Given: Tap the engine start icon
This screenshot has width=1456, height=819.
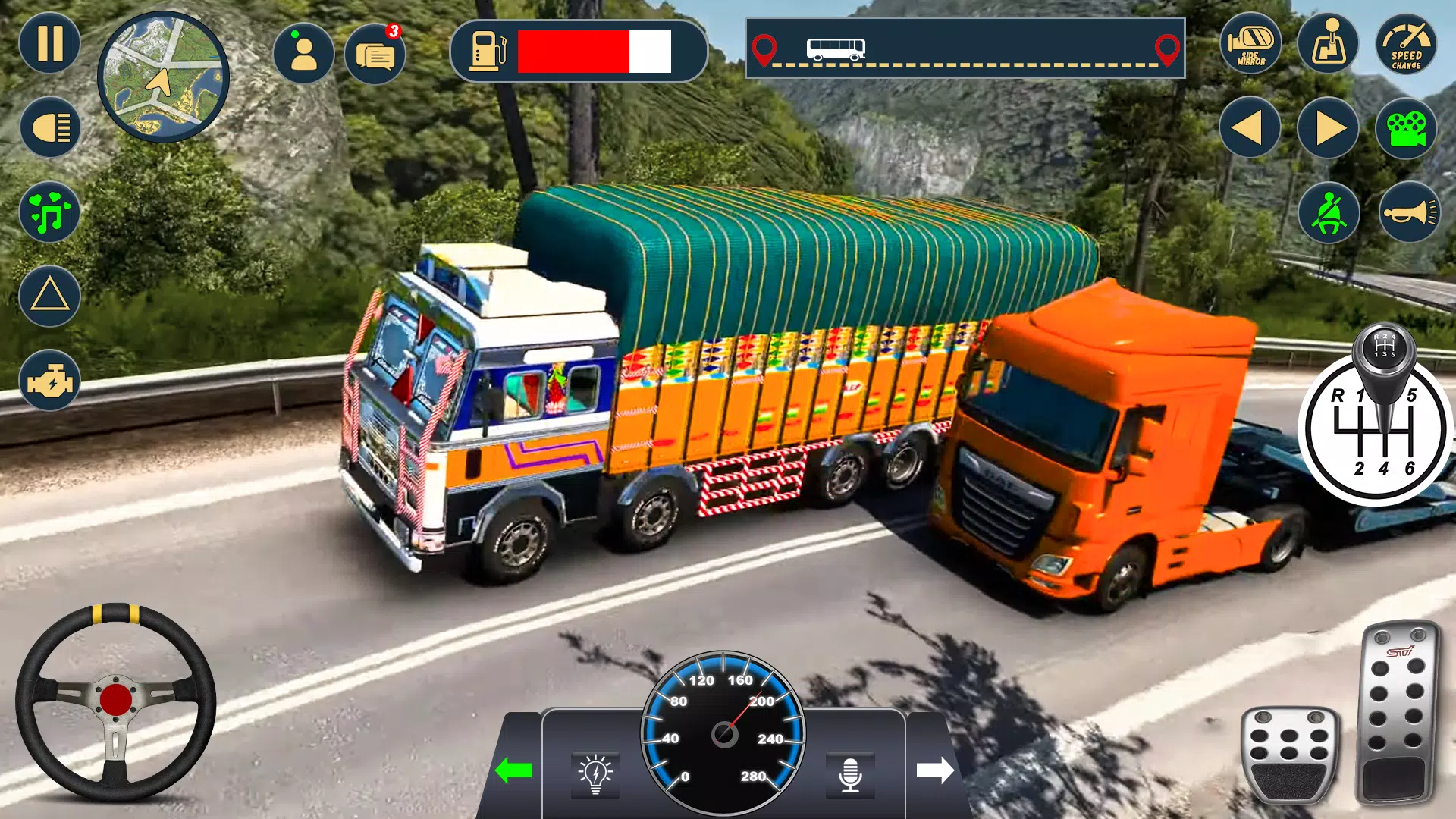Looking at the screenshot, I should (x=50, y=381).
